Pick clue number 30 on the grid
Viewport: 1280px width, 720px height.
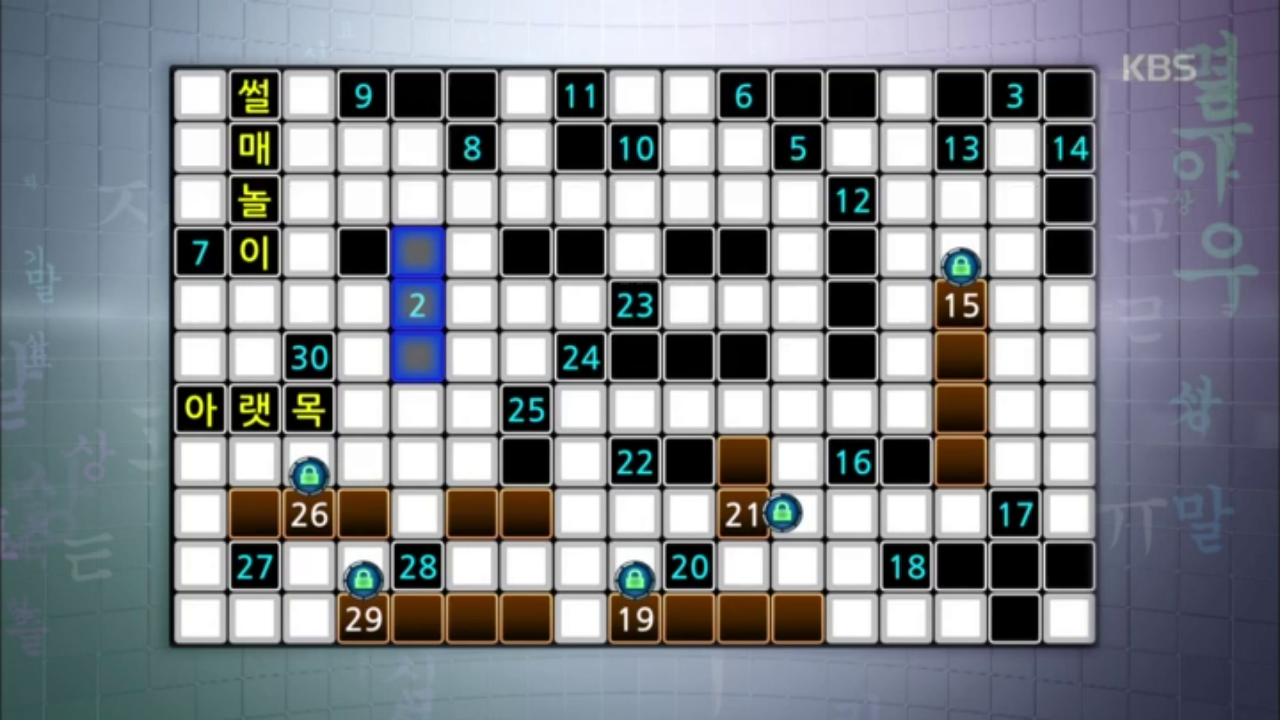(309, 357)
